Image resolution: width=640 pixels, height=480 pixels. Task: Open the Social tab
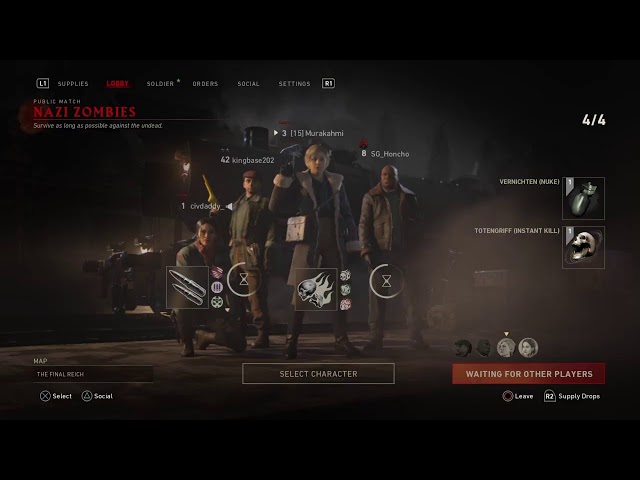tap(248, 84)
